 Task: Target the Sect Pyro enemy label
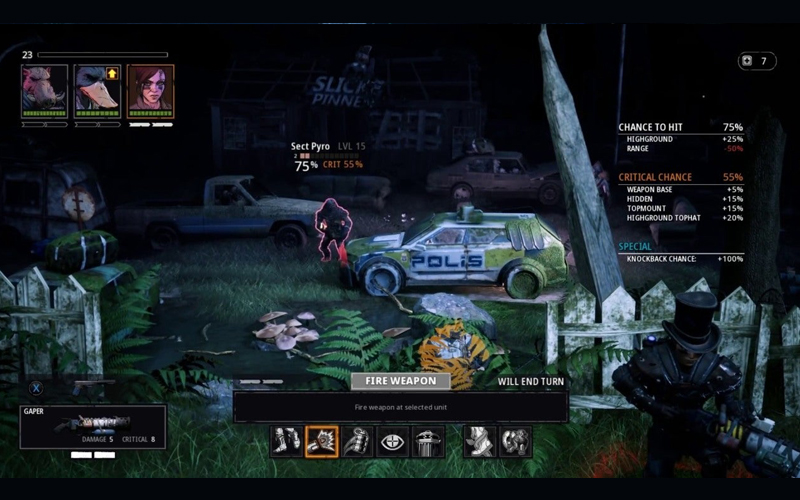click(310, 147)
